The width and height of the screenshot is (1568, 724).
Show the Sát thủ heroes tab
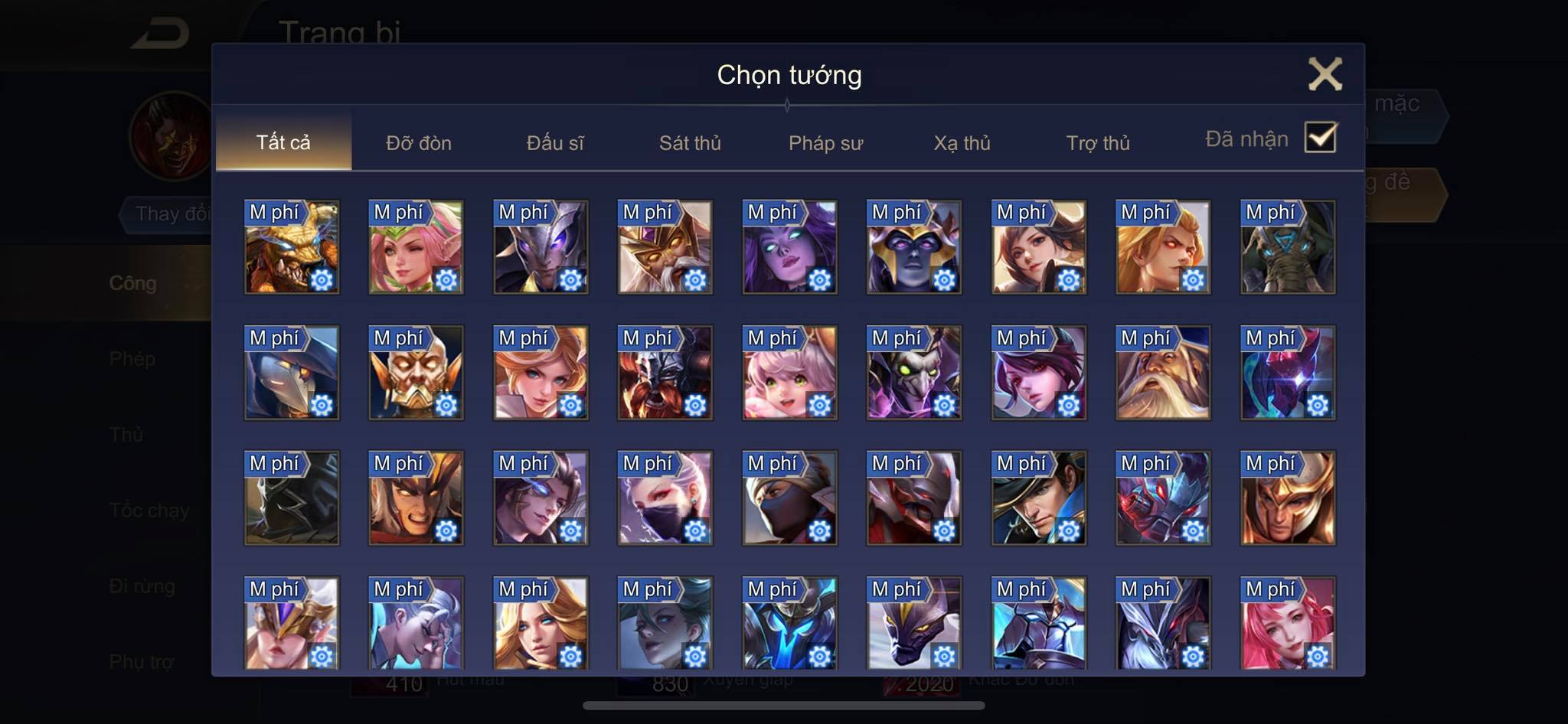click(690, 143)
